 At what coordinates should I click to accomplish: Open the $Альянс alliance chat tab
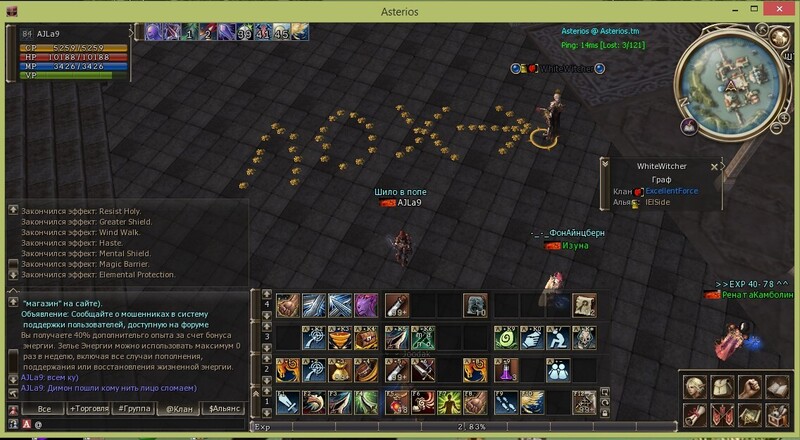click(x=222, y=409)
